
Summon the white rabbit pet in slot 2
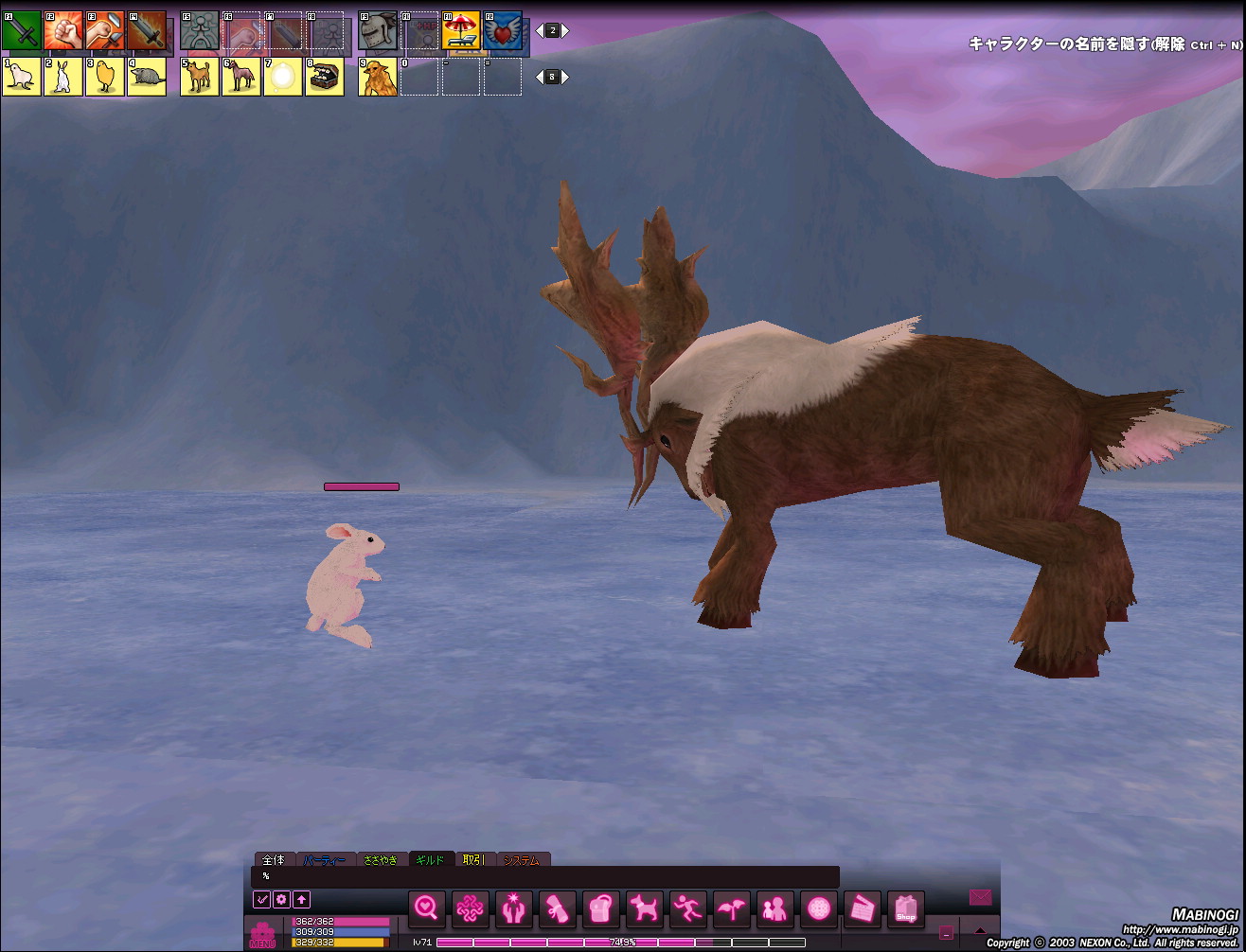point(63,77)
